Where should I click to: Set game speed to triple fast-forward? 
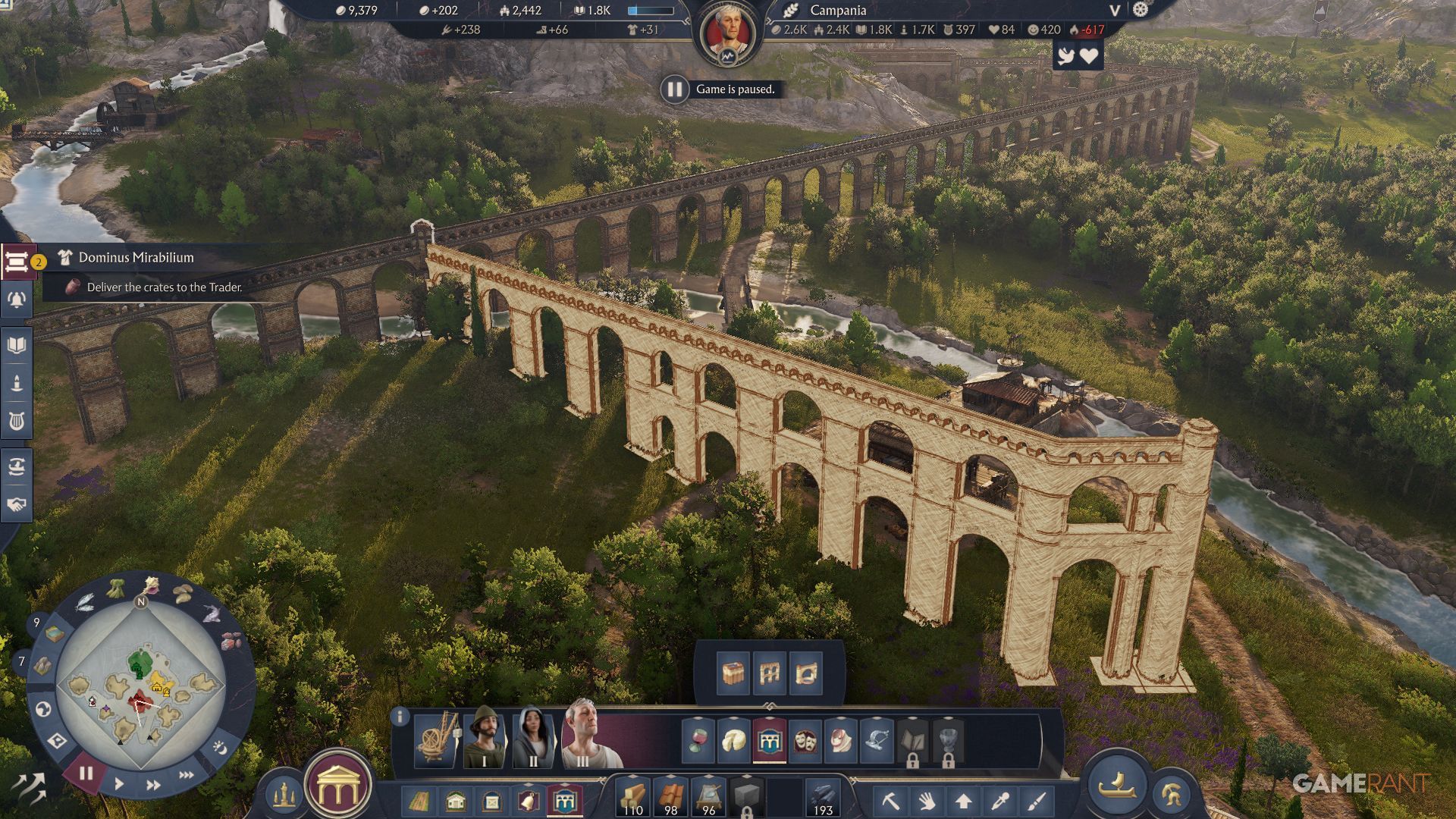pos(186,775)
